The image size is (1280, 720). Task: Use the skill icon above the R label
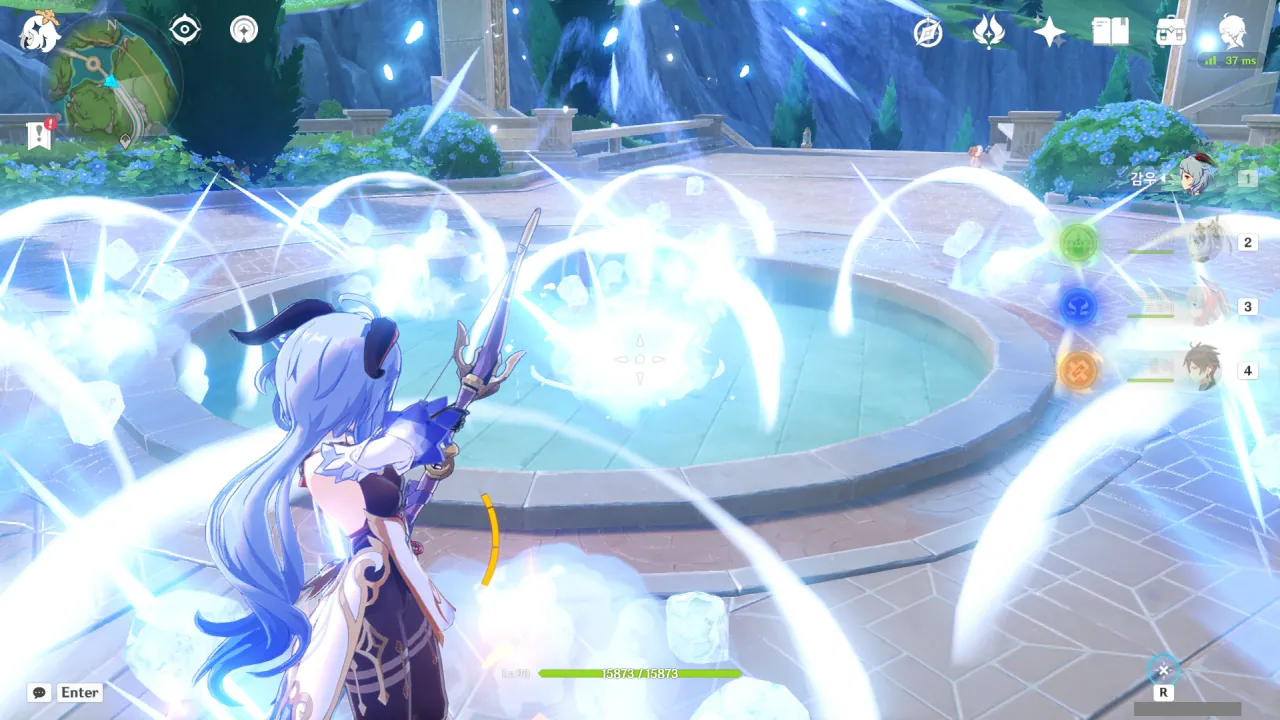(x=1163, y=669)
